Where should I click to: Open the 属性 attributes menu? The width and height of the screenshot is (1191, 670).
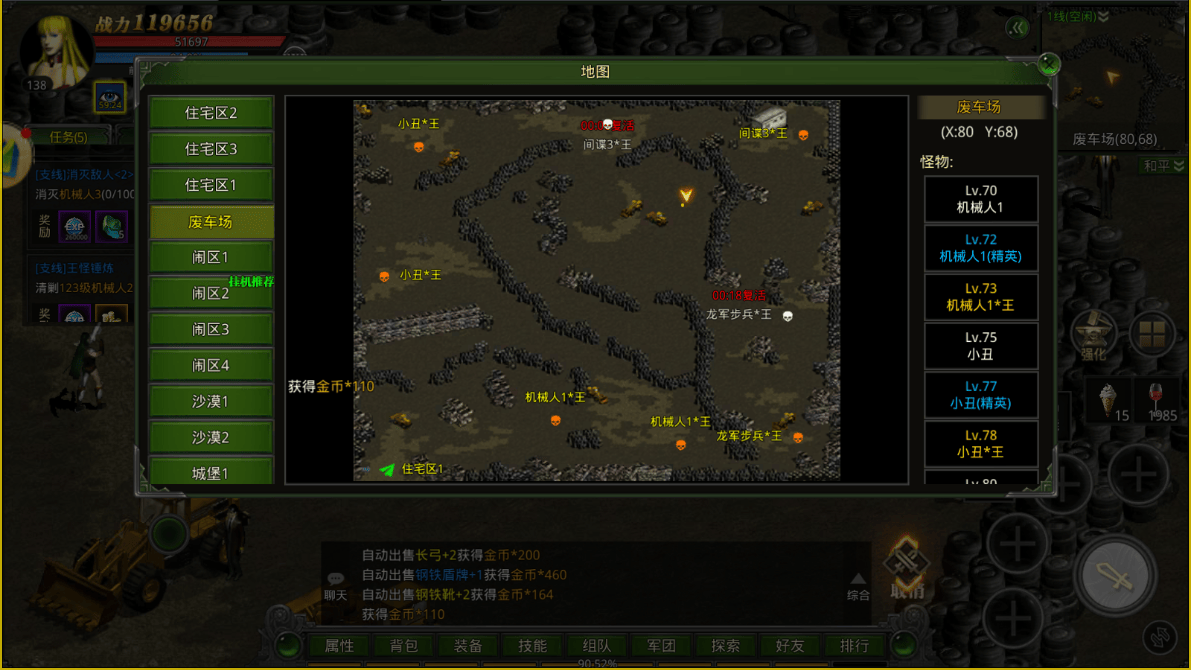(339, 646)
